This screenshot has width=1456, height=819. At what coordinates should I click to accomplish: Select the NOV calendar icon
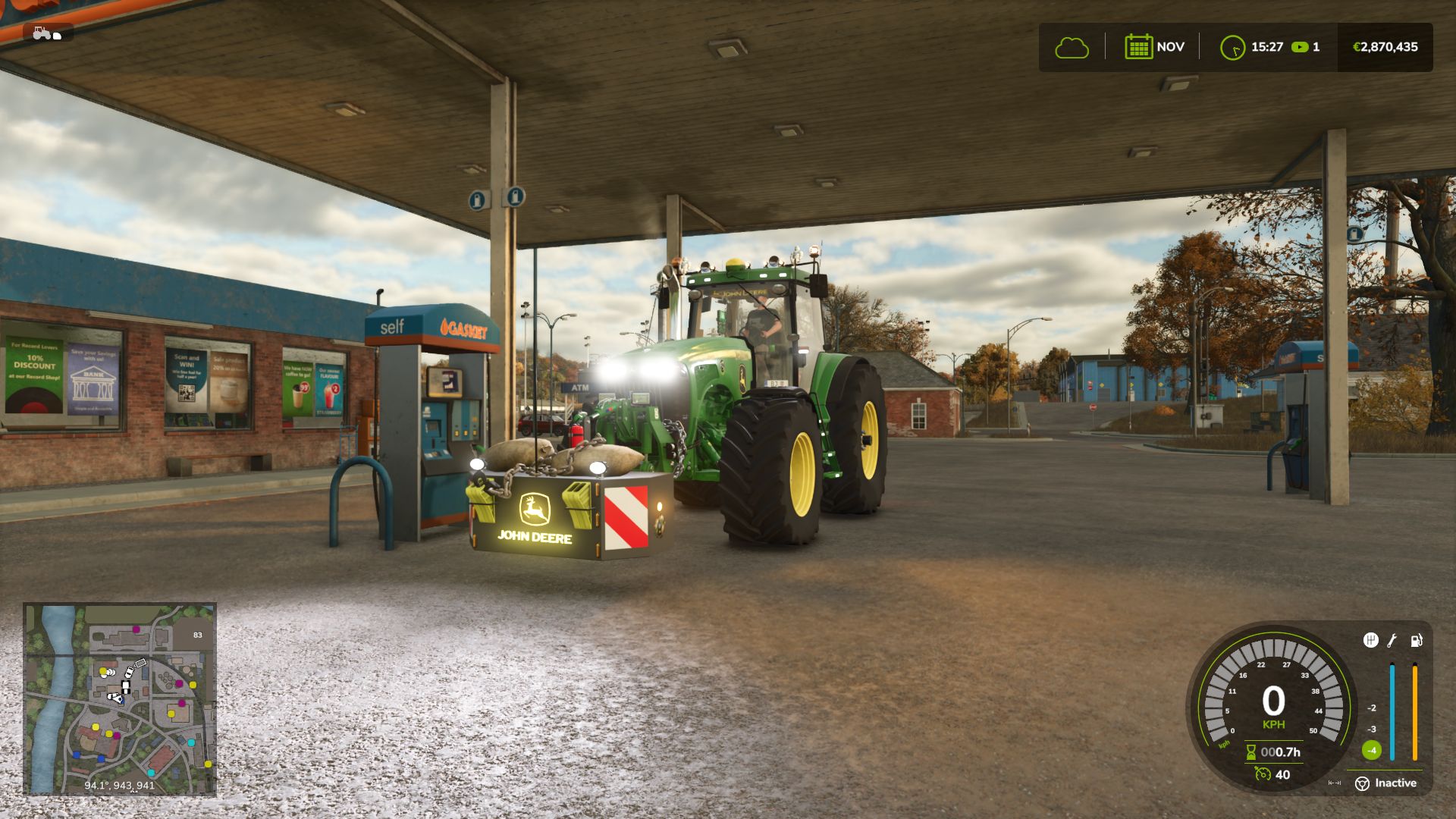click(1138, 47)
